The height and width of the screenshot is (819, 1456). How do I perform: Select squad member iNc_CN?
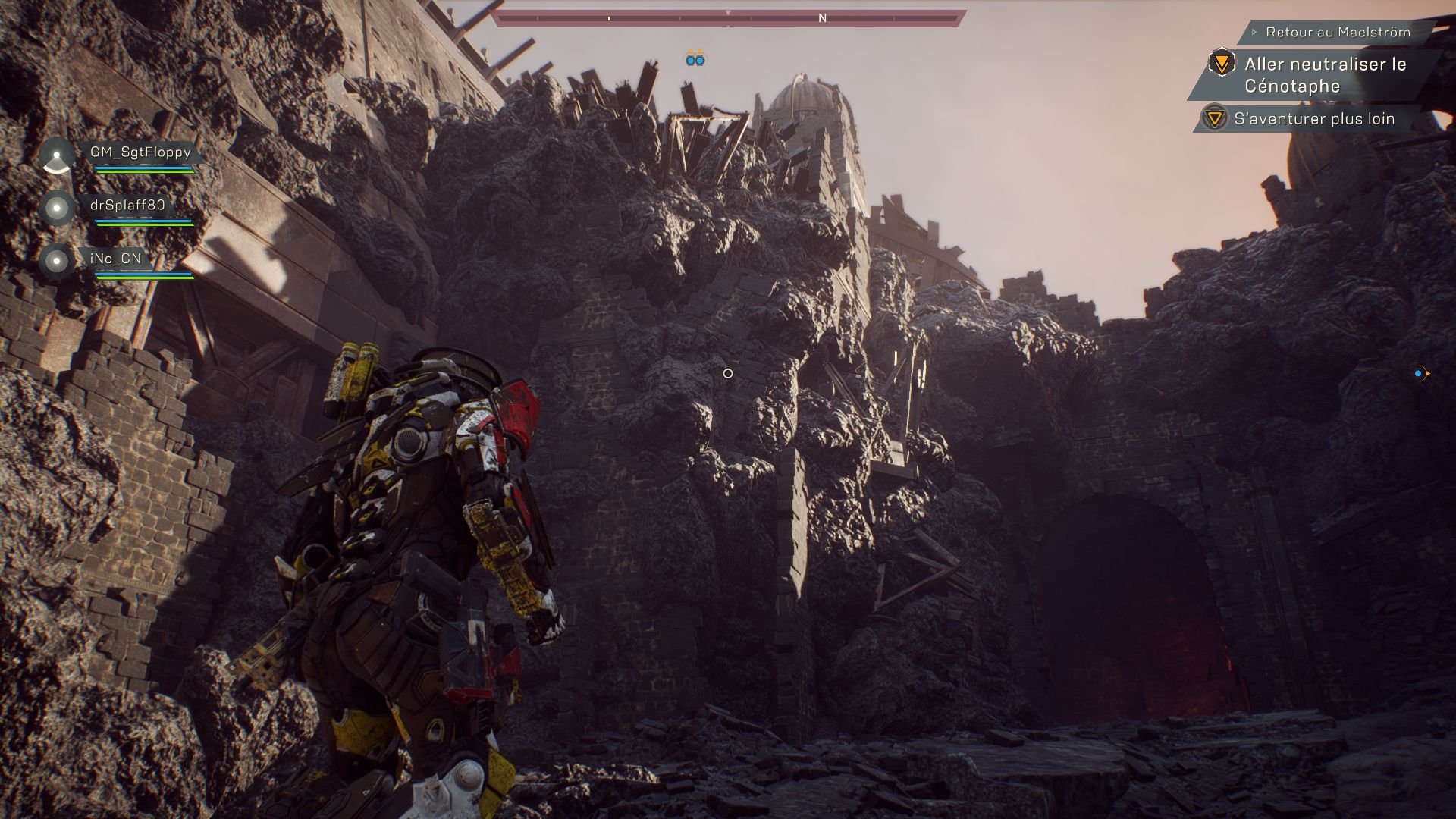pyautogui.click(x=115, y=259)
